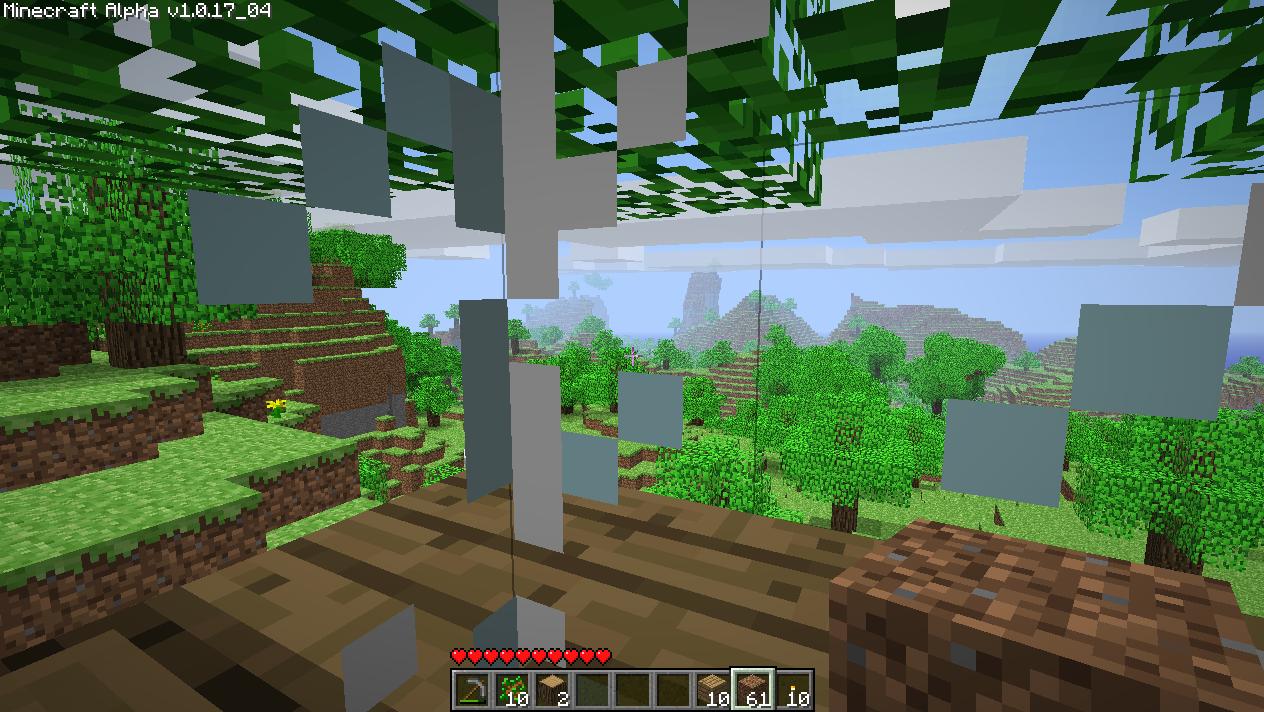Select the pickaxe hotbar slot
This screenshot has height=712, width=1264.
471,690
